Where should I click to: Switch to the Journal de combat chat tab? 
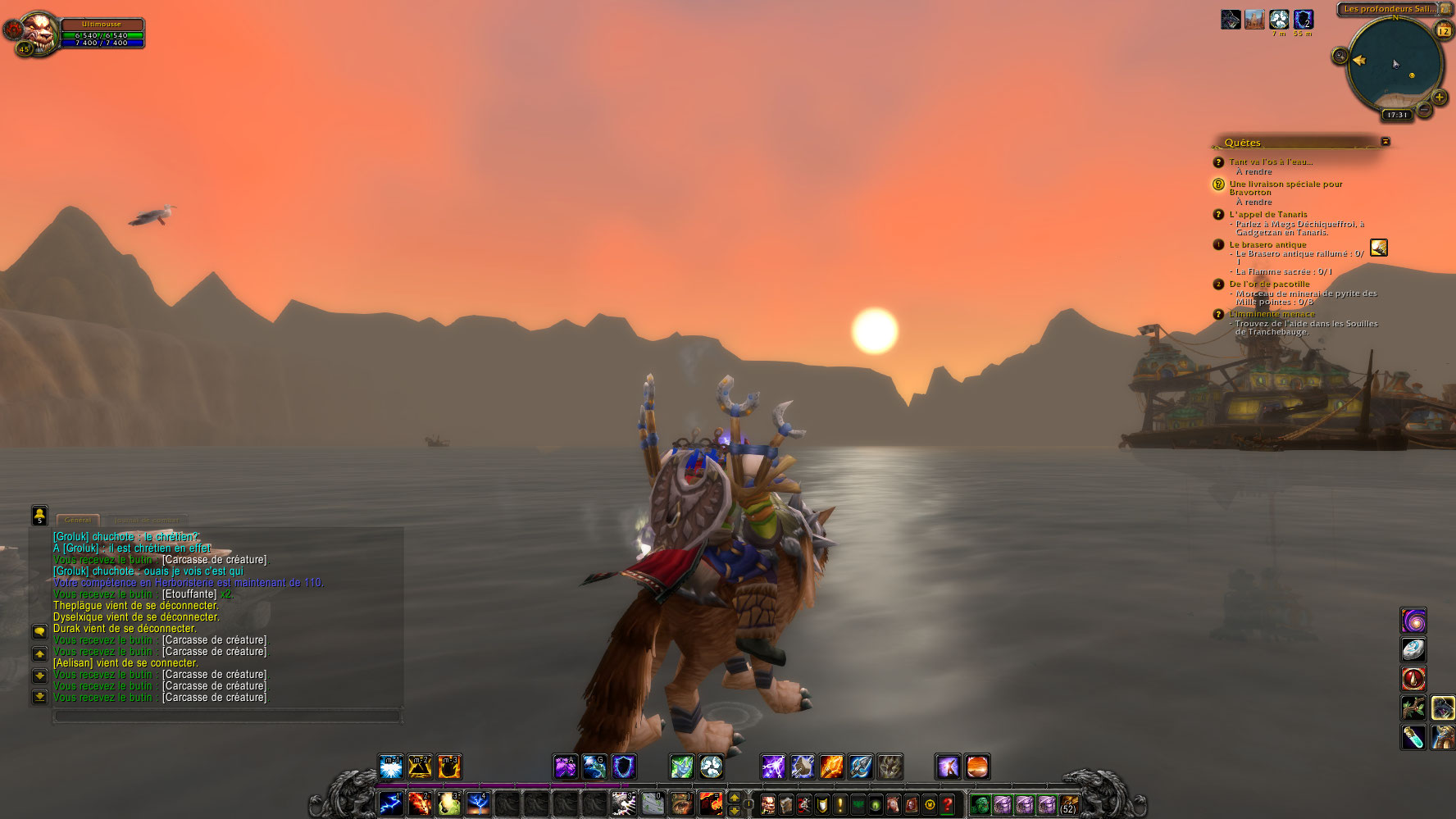(148, 520)
